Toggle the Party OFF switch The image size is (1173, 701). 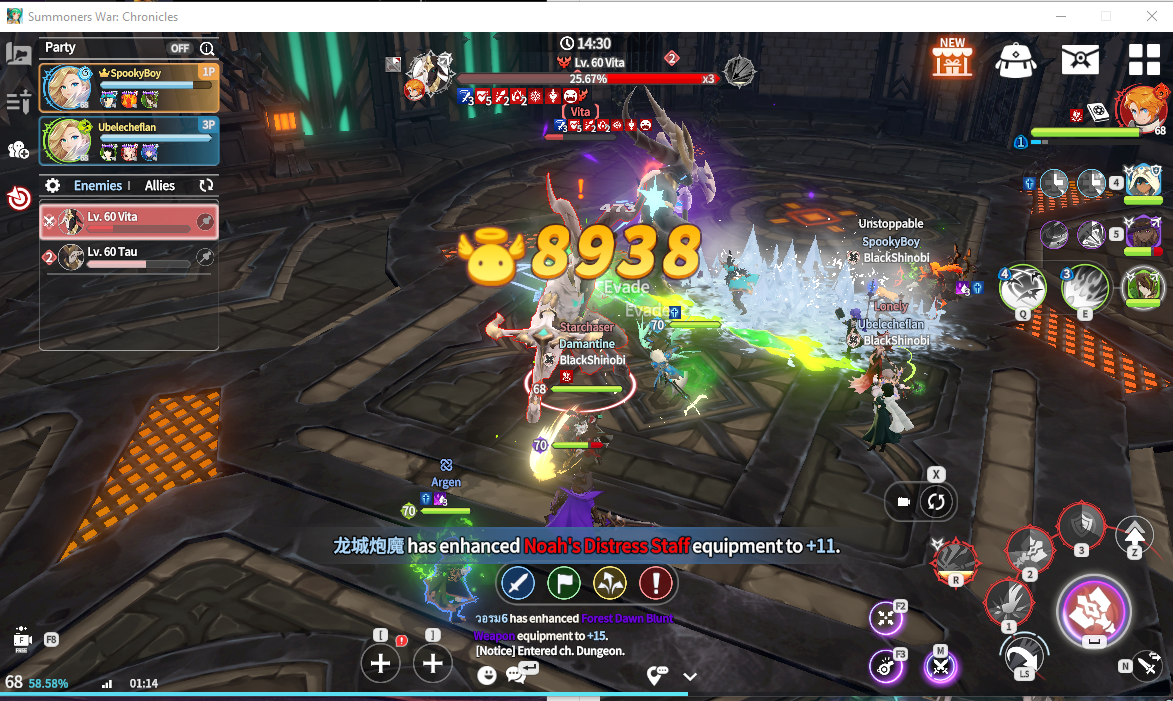(x=180, y=48)
